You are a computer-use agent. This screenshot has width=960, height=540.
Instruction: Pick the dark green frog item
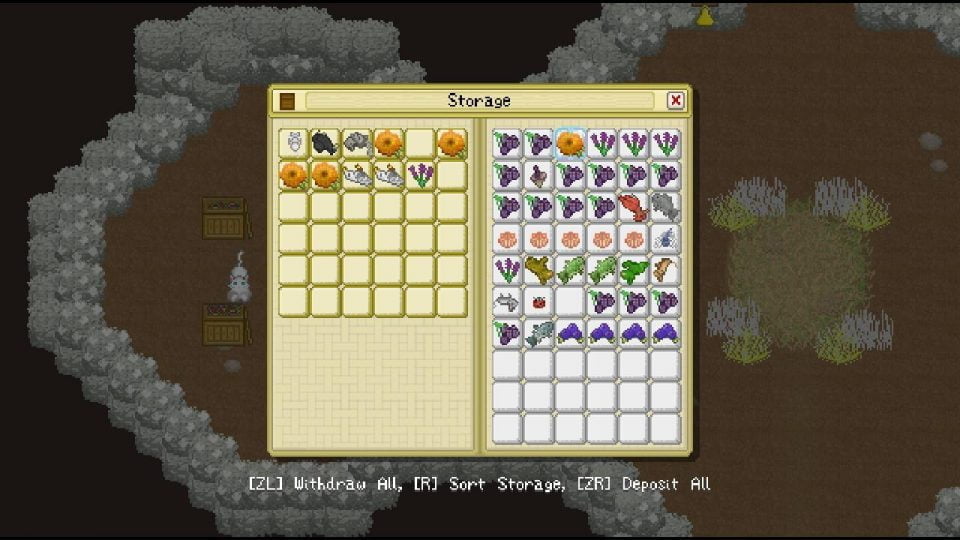tap(633, 270)
